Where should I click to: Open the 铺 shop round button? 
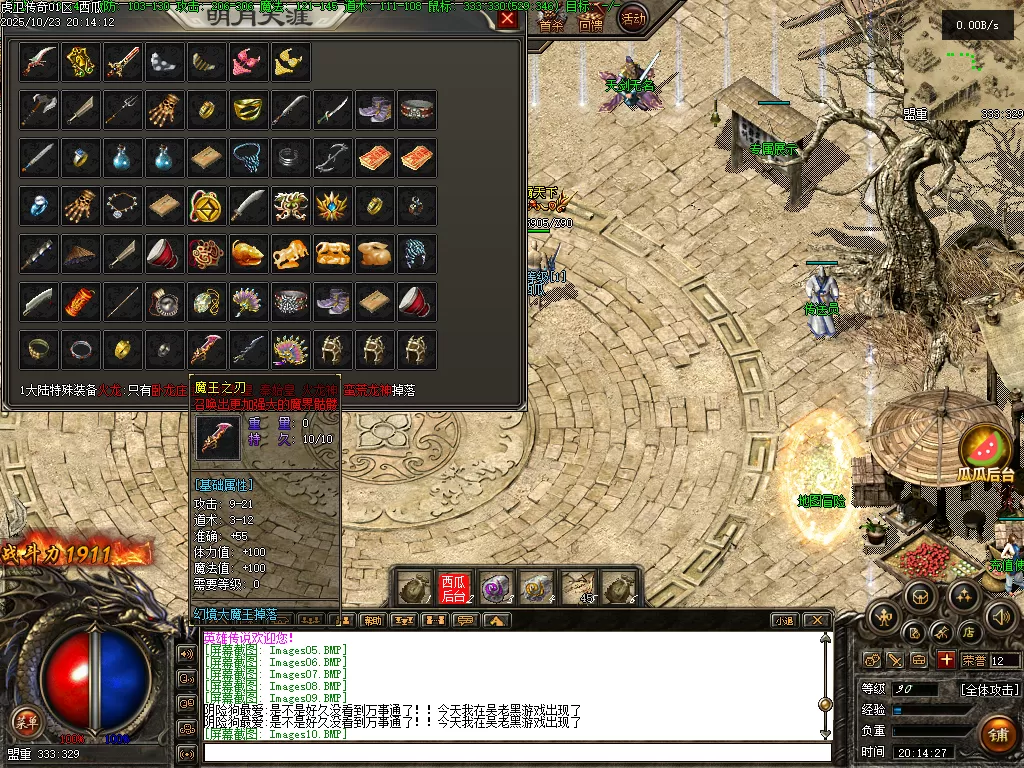click(996, 734)
